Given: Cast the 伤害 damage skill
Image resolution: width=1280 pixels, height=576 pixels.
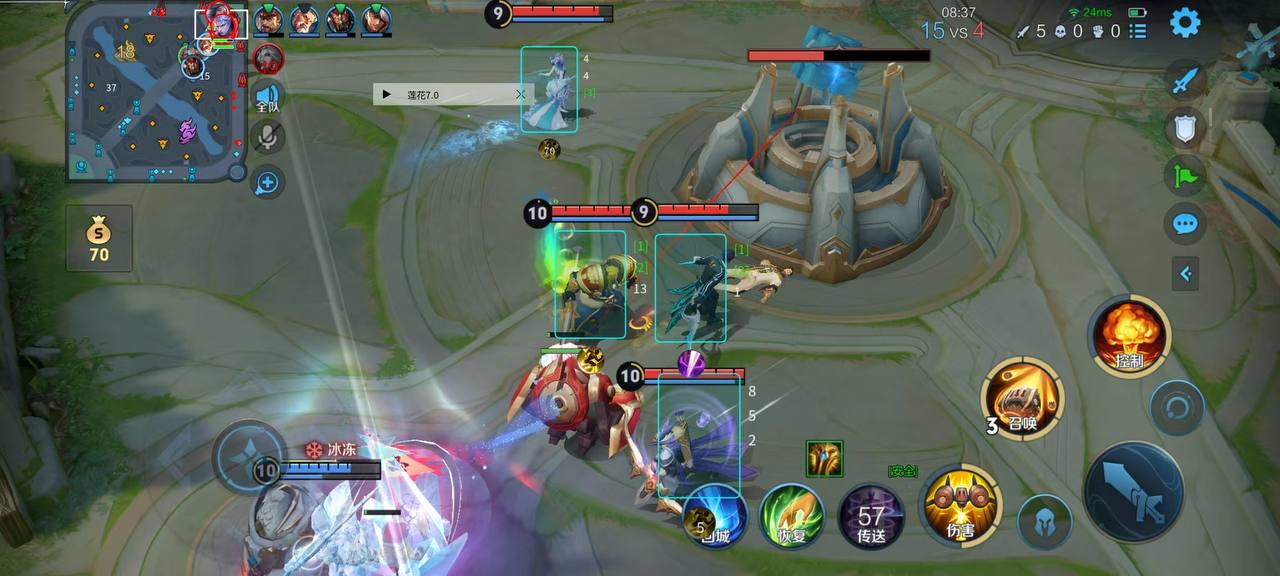Looking at the screenshot, I should pyautogui.click(x=960, y=505).
